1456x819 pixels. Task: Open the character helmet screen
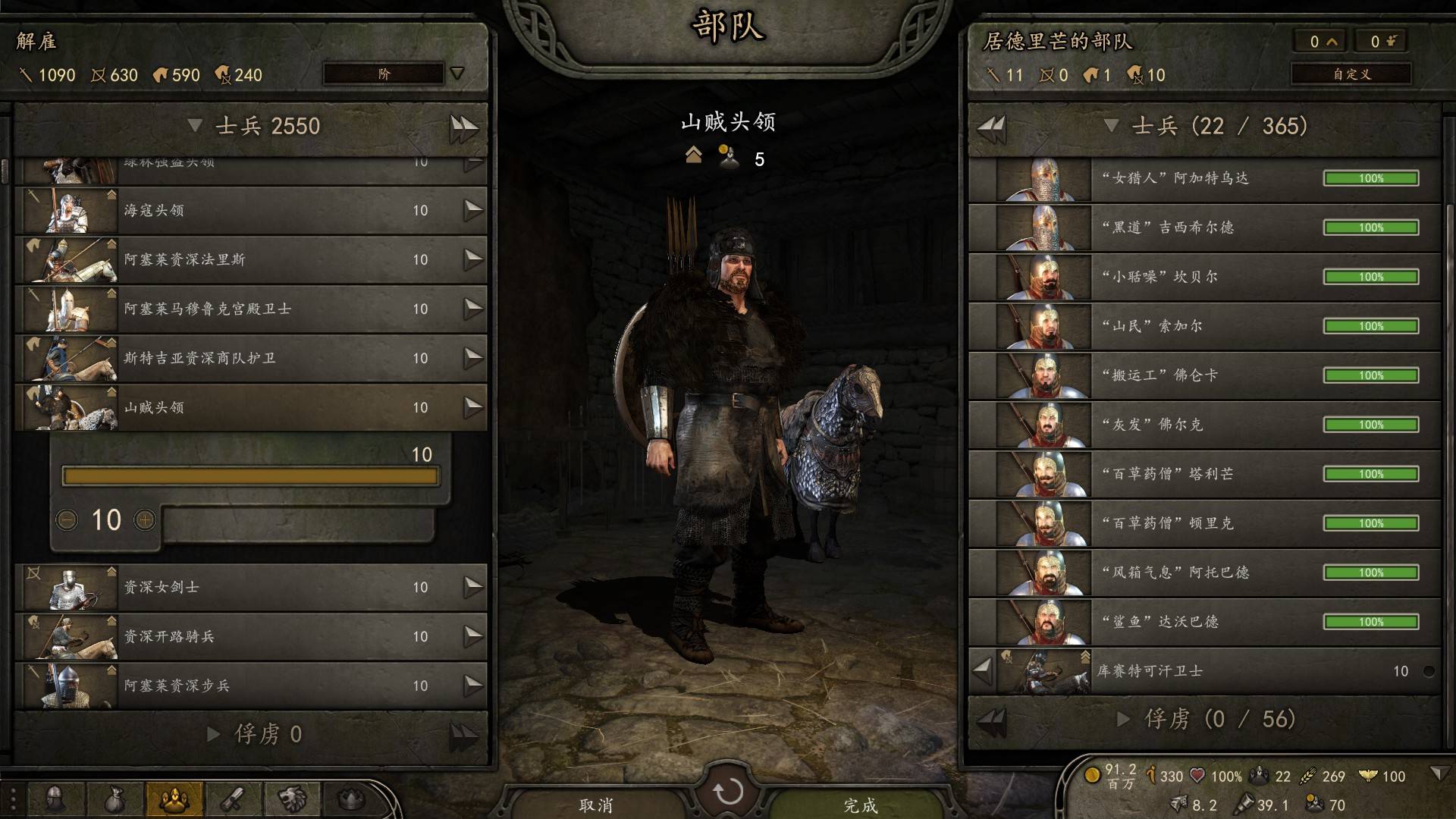pyautogui.click(x=55, y=799)
